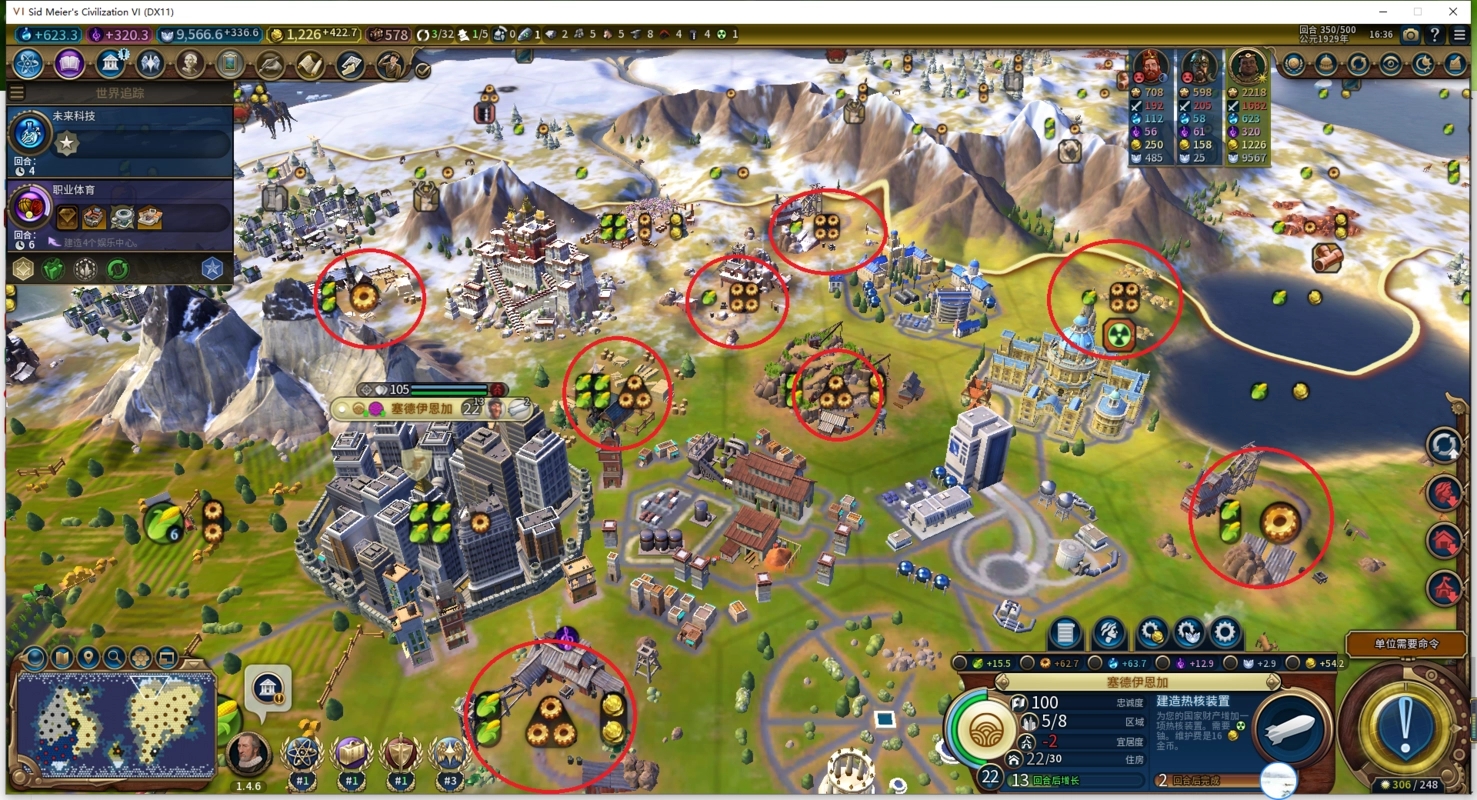Open the government screen with the pillared building
Viewport: 1477px width, 800px height.
click(110, 65)
